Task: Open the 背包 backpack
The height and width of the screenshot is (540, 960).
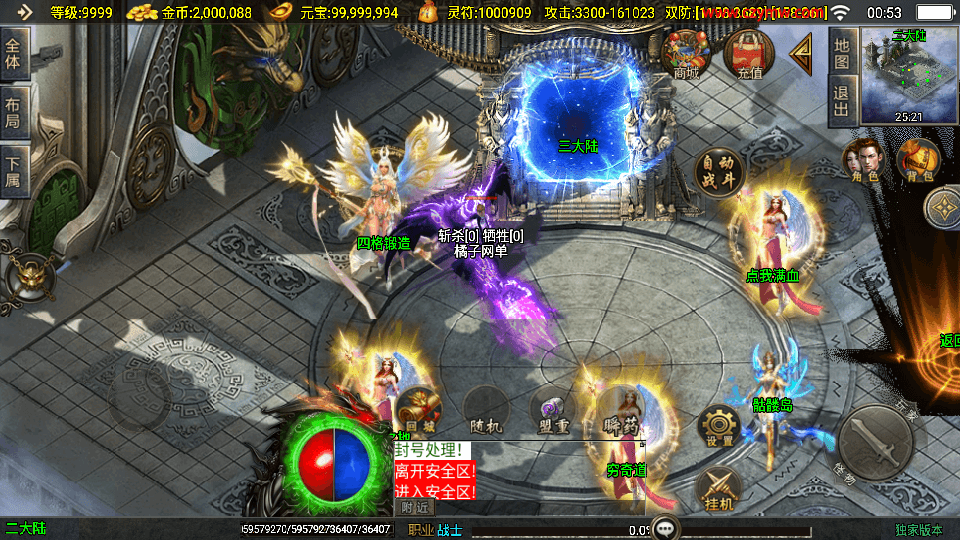Action: click(x=918, y=162)
